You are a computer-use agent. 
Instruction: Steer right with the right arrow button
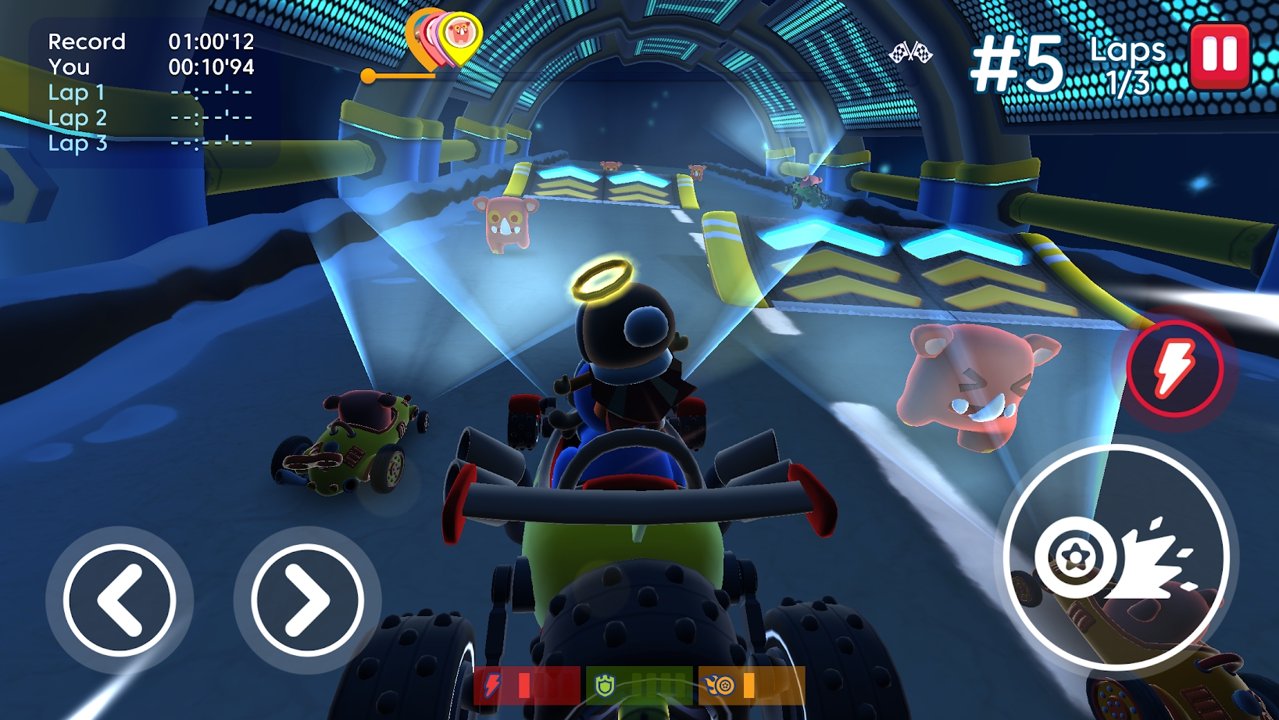[307, 599]
